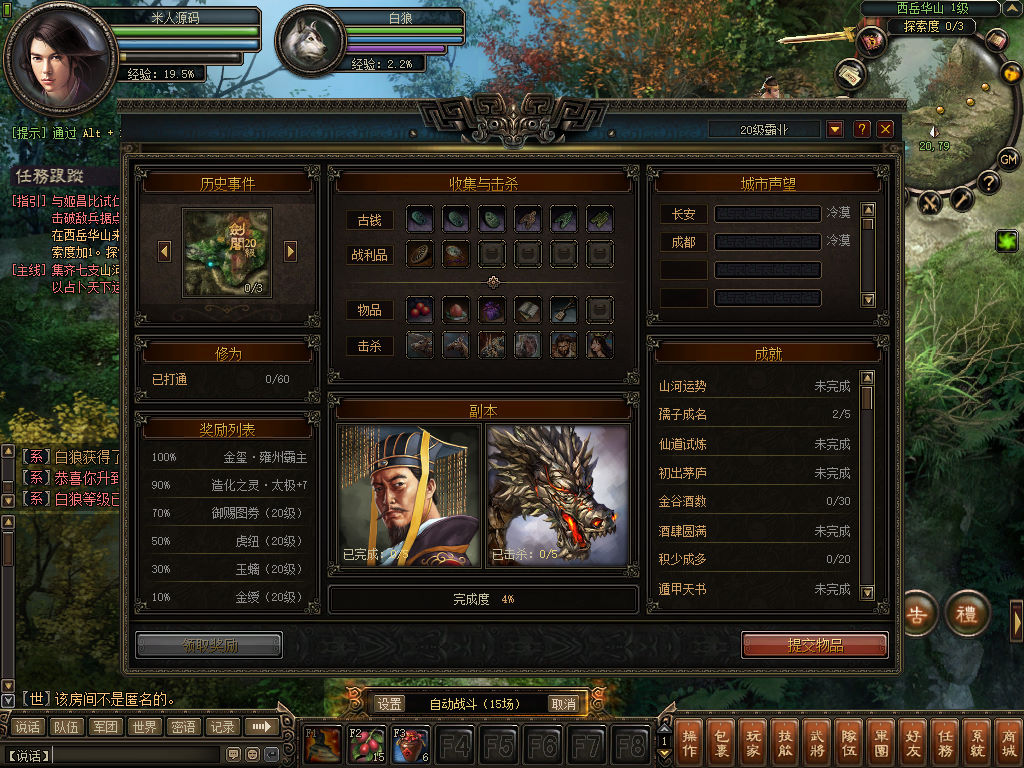Click the GM button beside the minimap

pos(1008,159)
